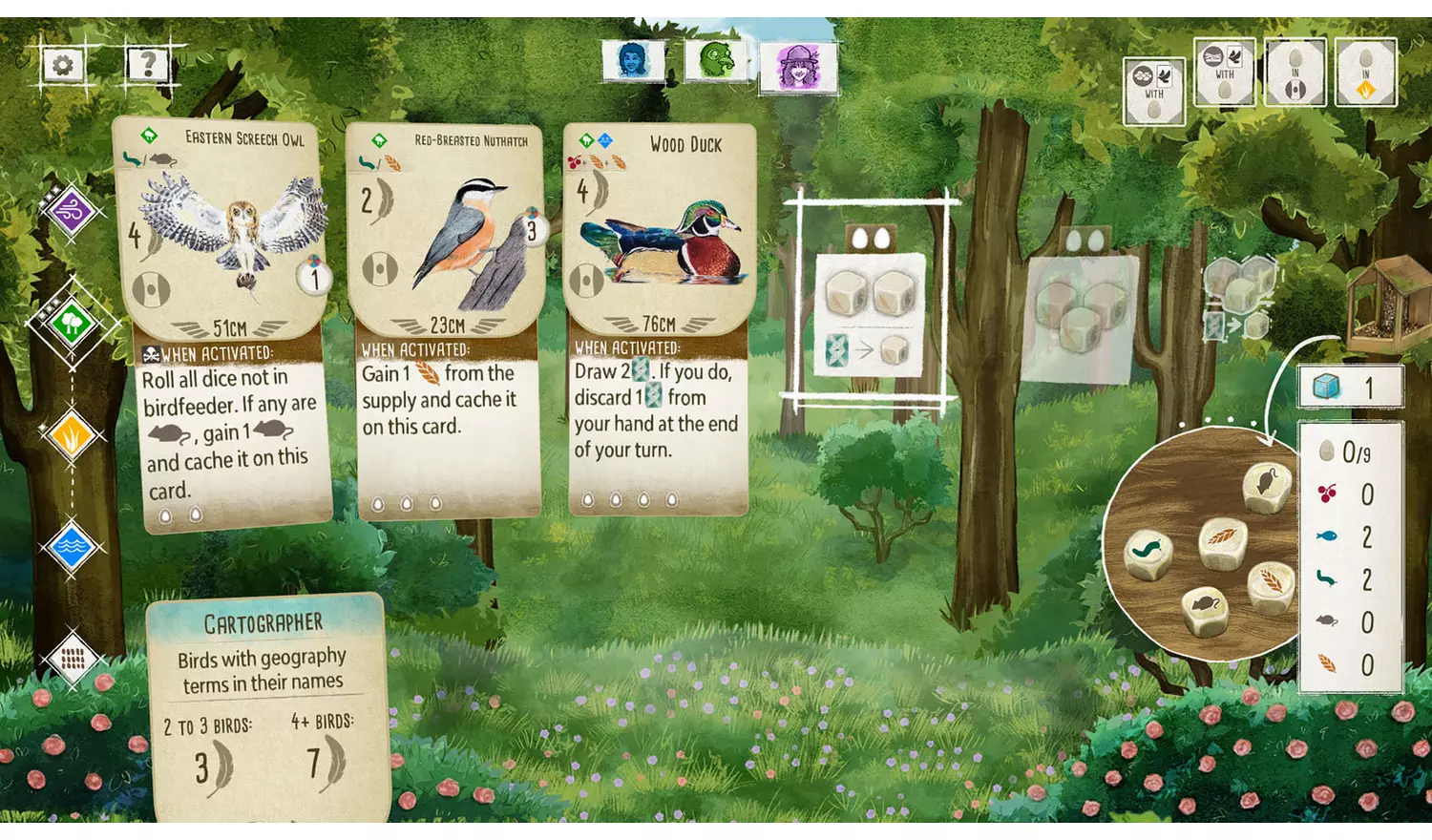
Task: Open the egg in grassland goal tile
Action: point(1365,73)
